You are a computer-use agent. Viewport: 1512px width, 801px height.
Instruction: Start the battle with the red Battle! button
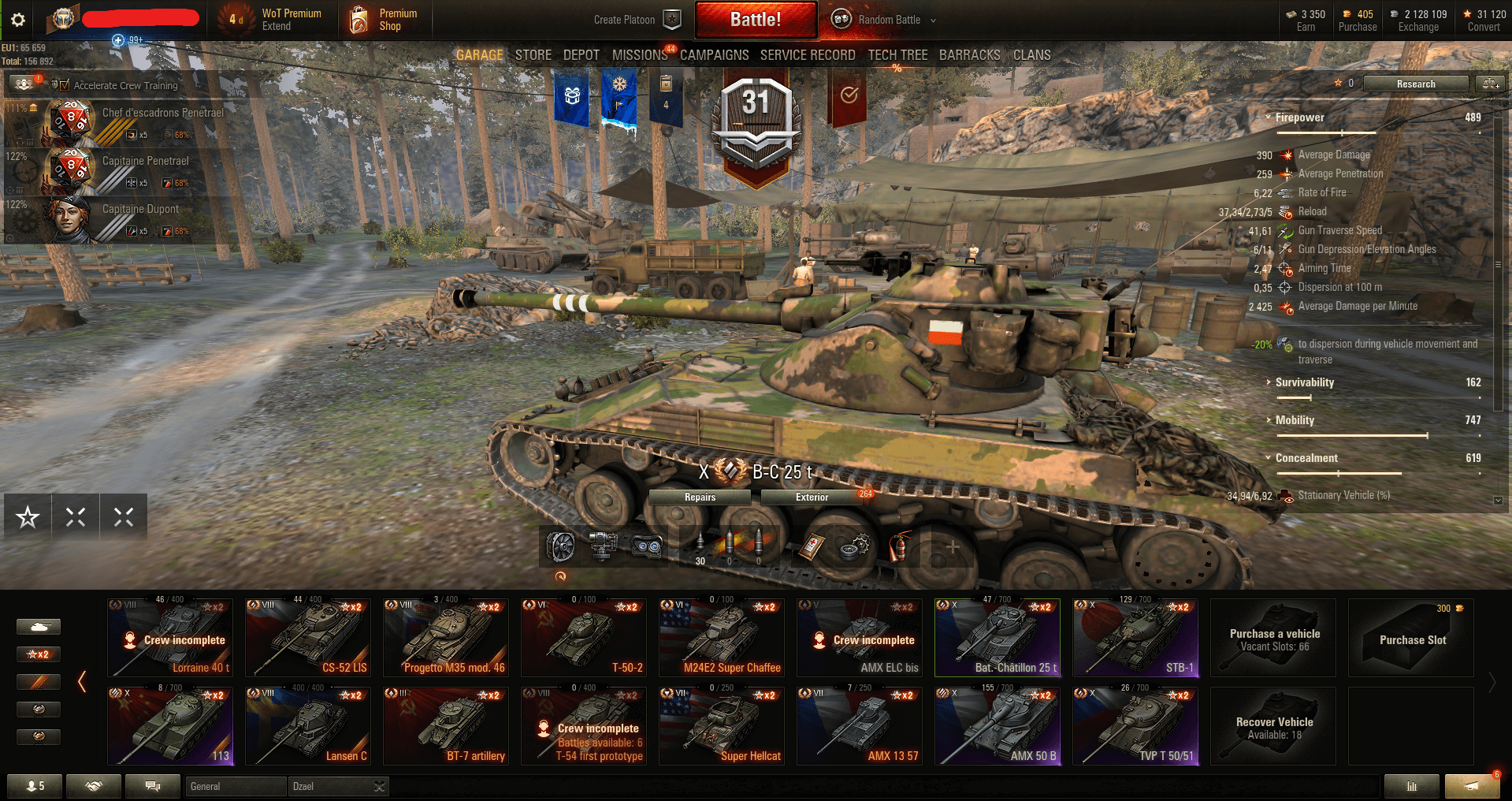(755, 20)
